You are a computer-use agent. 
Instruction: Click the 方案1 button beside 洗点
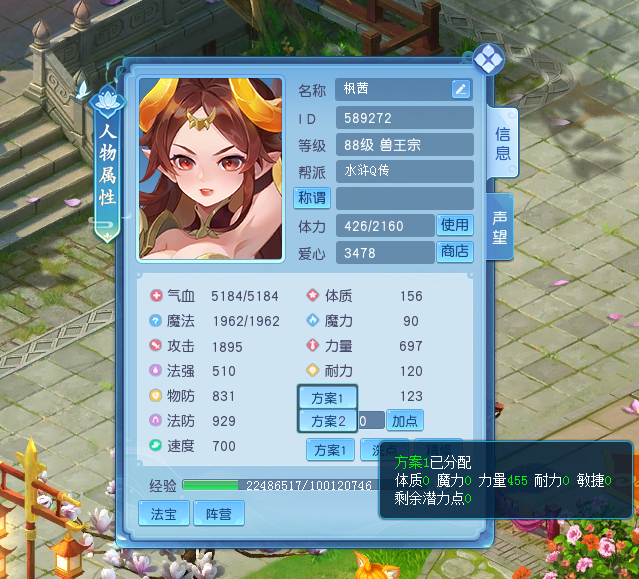tap(330, 450)
